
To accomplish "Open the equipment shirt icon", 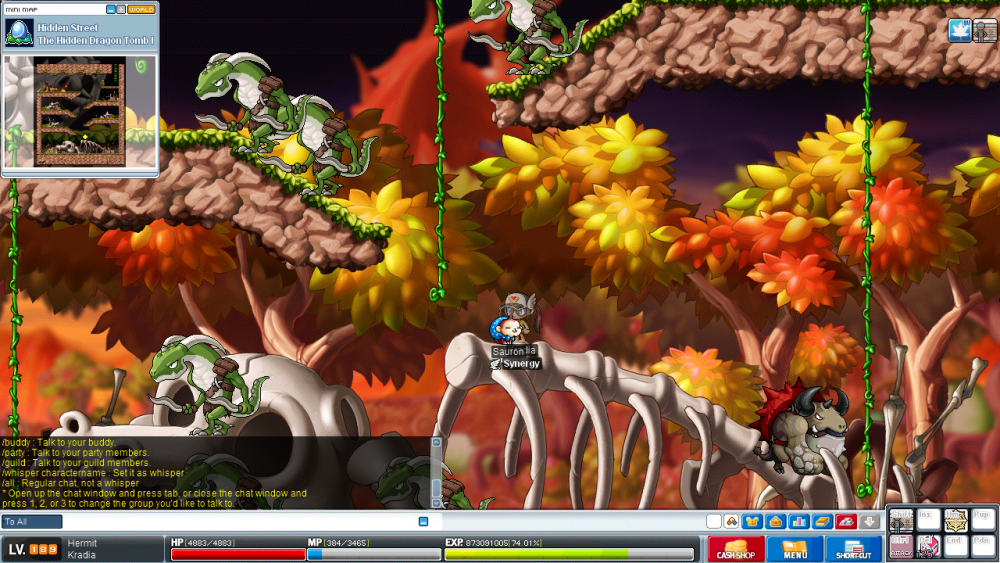I will pos(751,521).
